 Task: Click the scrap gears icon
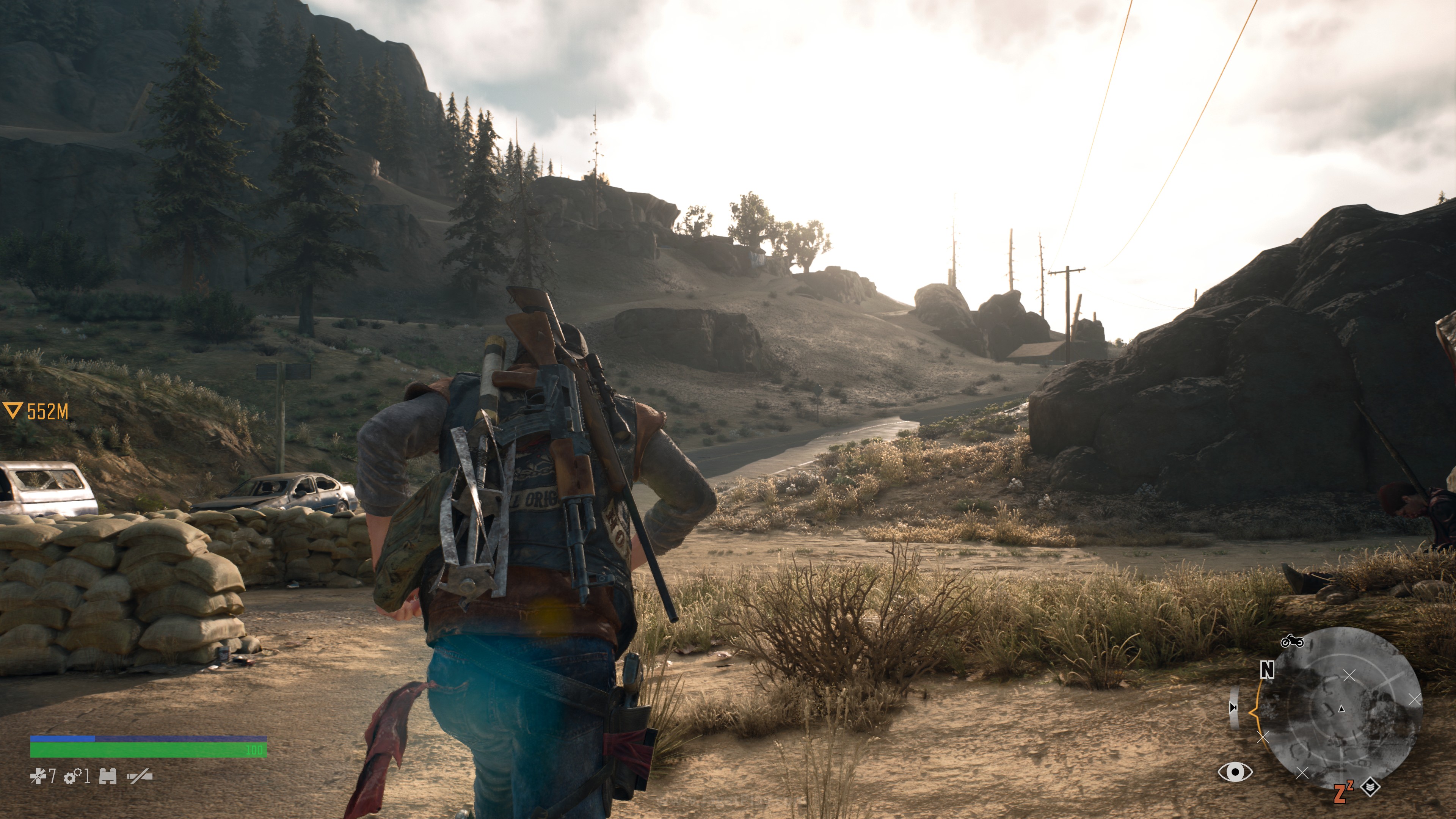click(x=72, y=777)
